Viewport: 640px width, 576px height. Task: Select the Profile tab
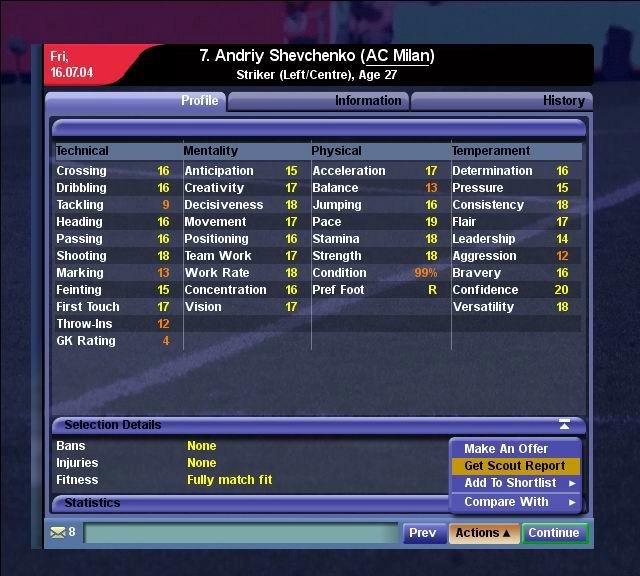pos(199,101)
